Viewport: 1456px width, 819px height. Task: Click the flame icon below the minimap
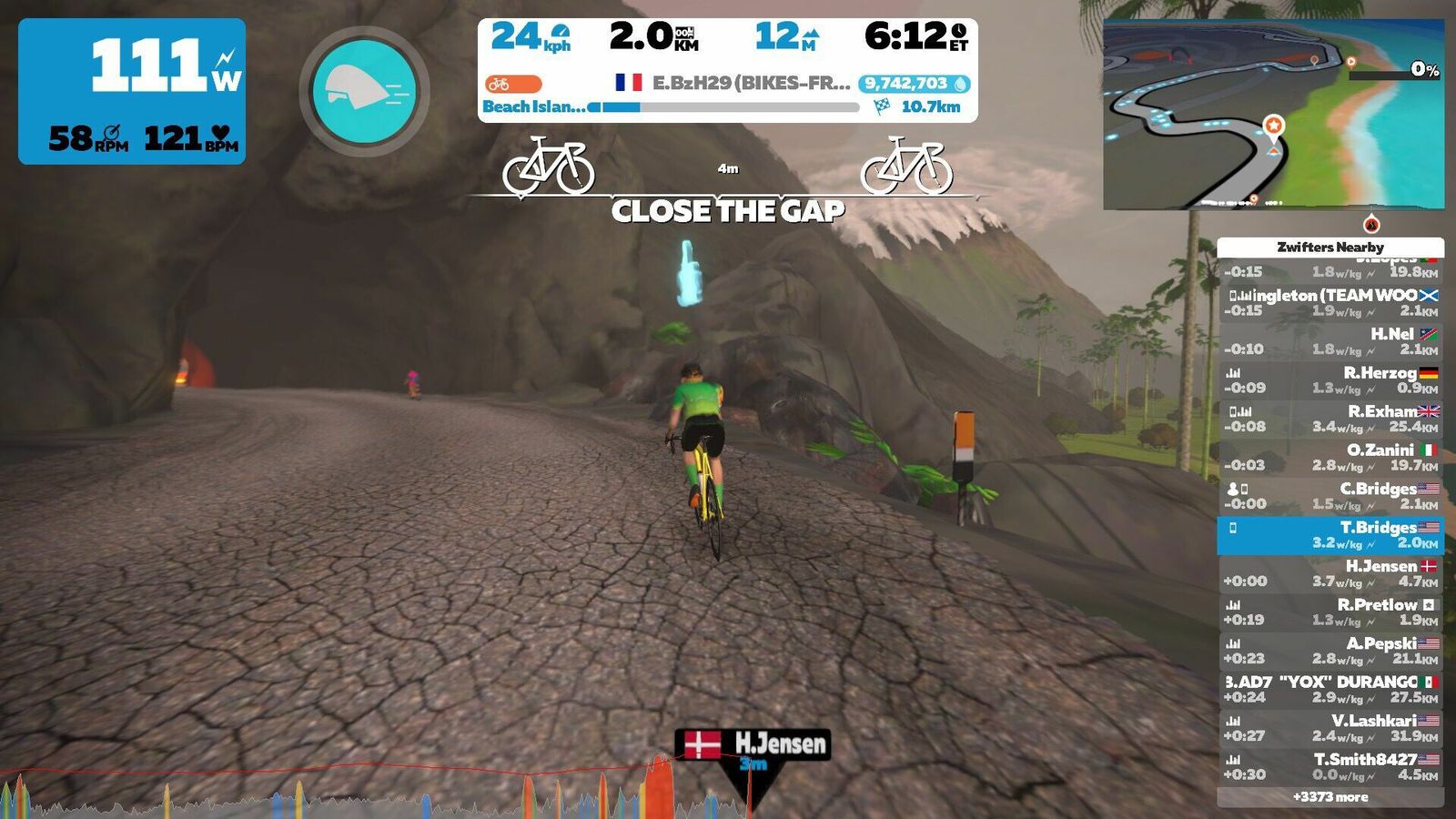point(1371,225)
